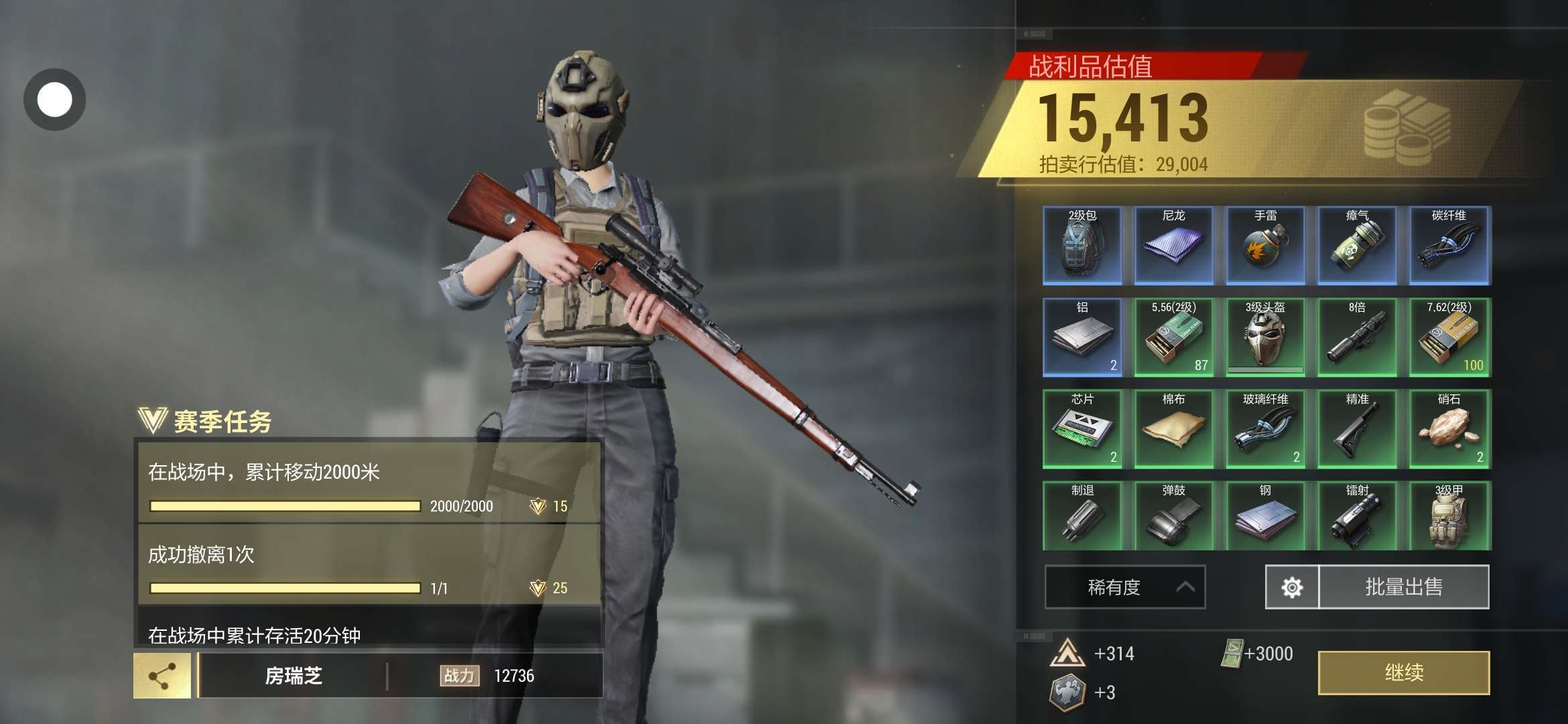This screenshot has height=724, width=1568.
Task: Pick the 碳纤维 carbon fiber item
Action: (1449, 245)
